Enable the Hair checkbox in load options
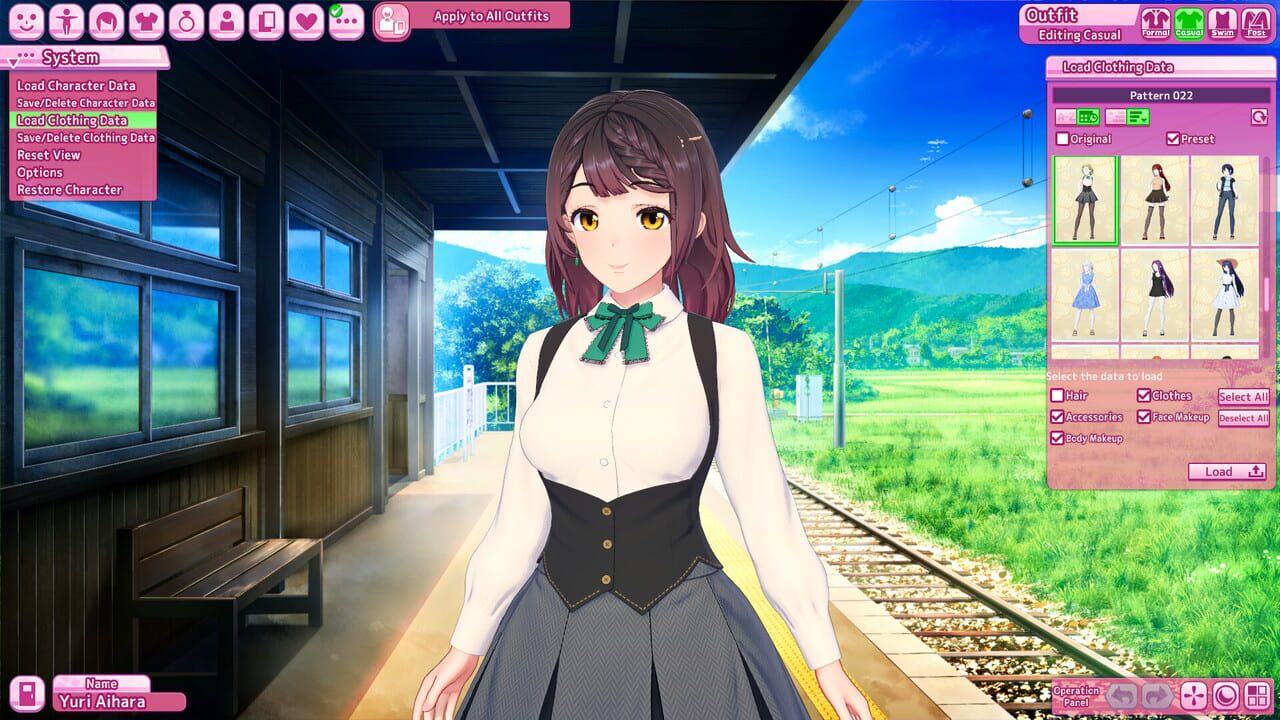 (1059, 396)
